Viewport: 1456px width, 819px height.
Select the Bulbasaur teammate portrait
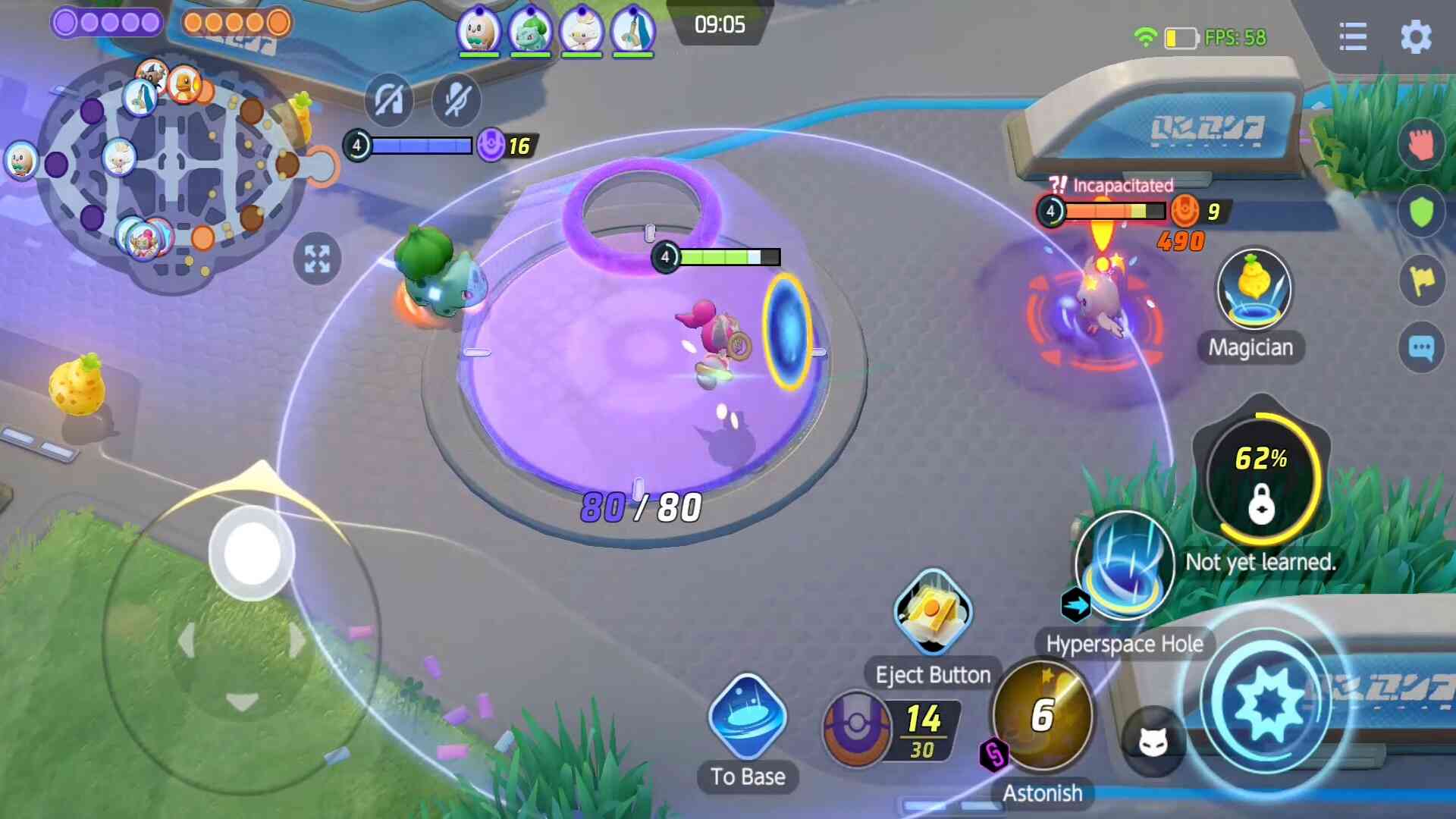[x=530, y=32]
